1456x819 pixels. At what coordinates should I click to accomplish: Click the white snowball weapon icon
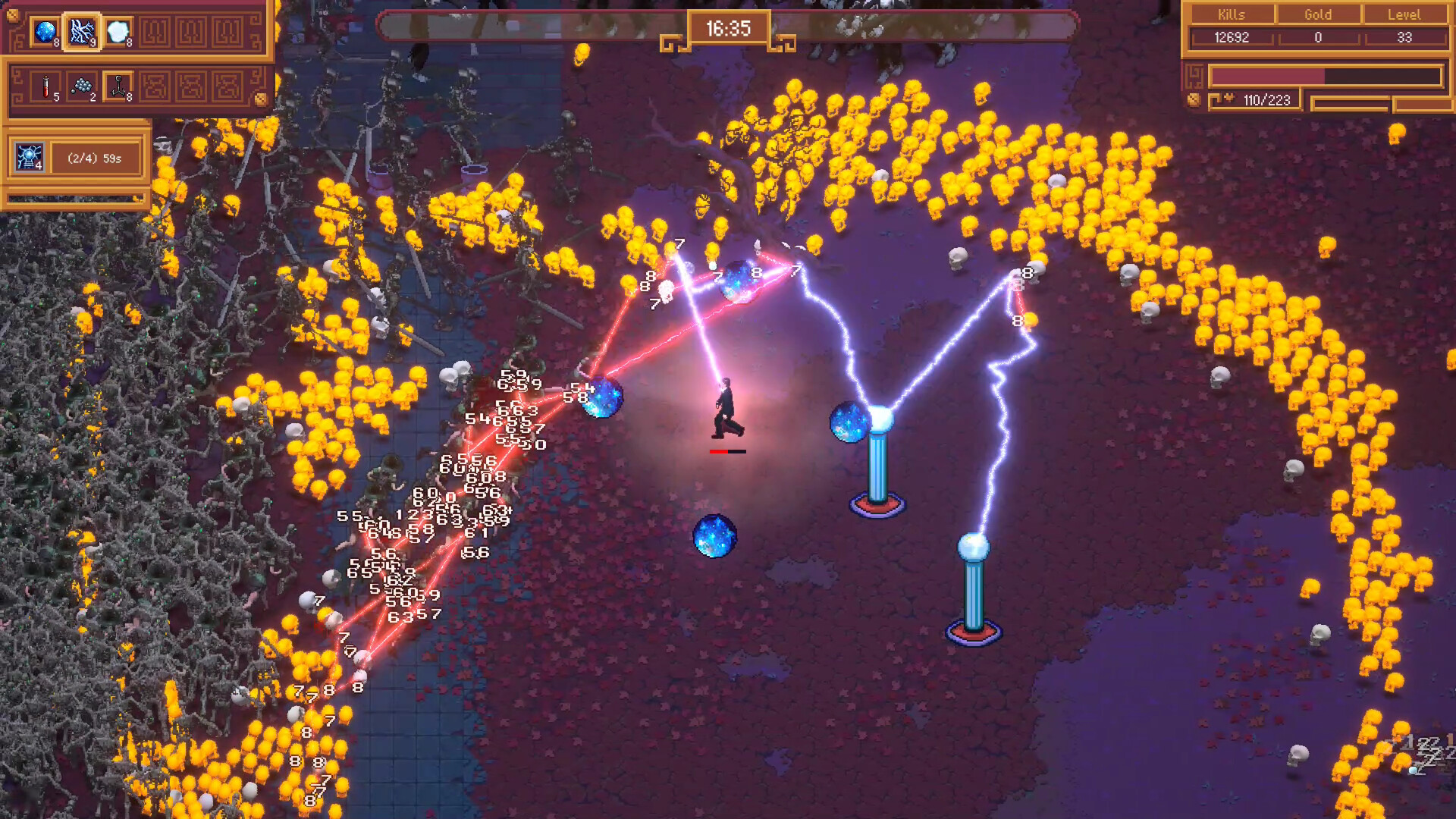[118, 32]
